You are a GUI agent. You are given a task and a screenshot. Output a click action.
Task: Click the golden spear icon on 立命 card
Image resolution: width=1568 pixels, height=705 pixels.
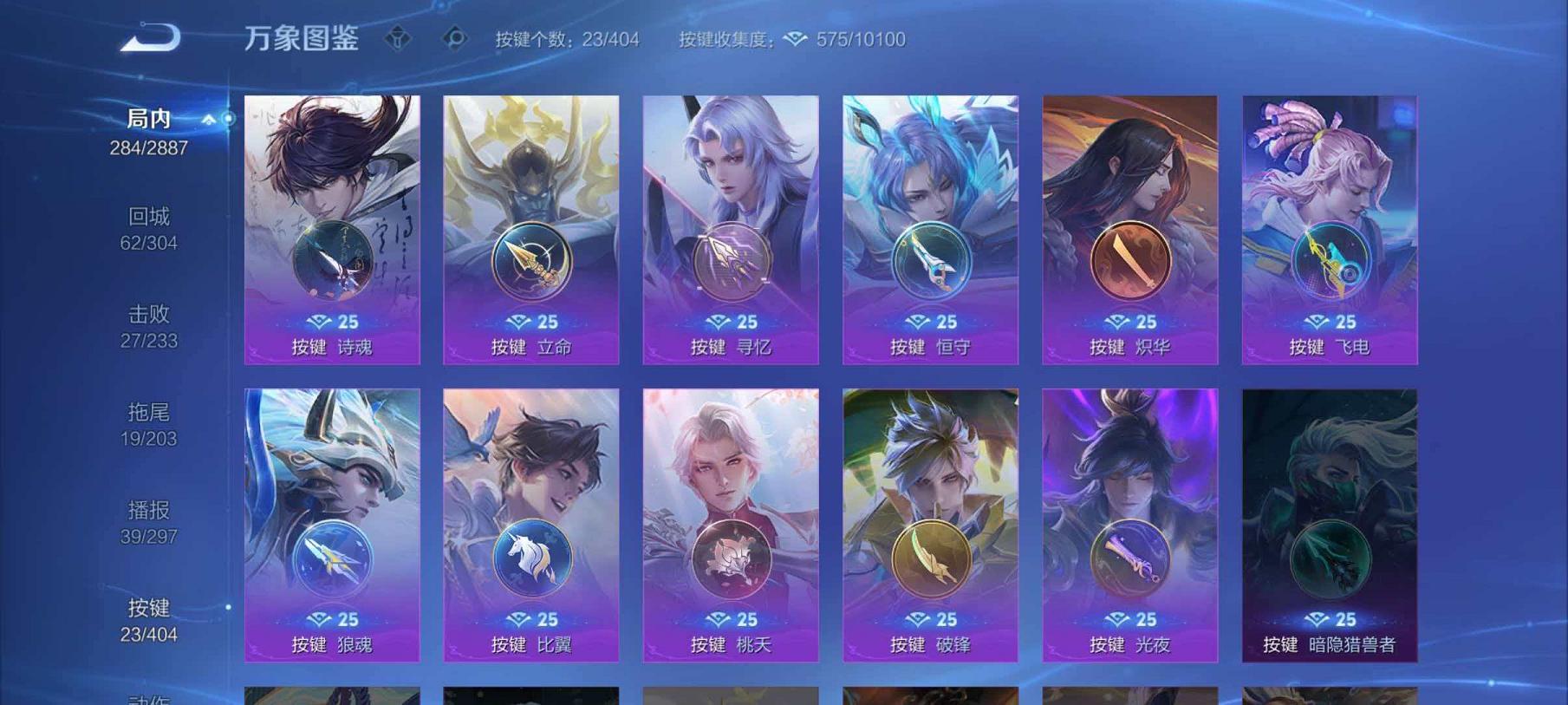(530, 261)
